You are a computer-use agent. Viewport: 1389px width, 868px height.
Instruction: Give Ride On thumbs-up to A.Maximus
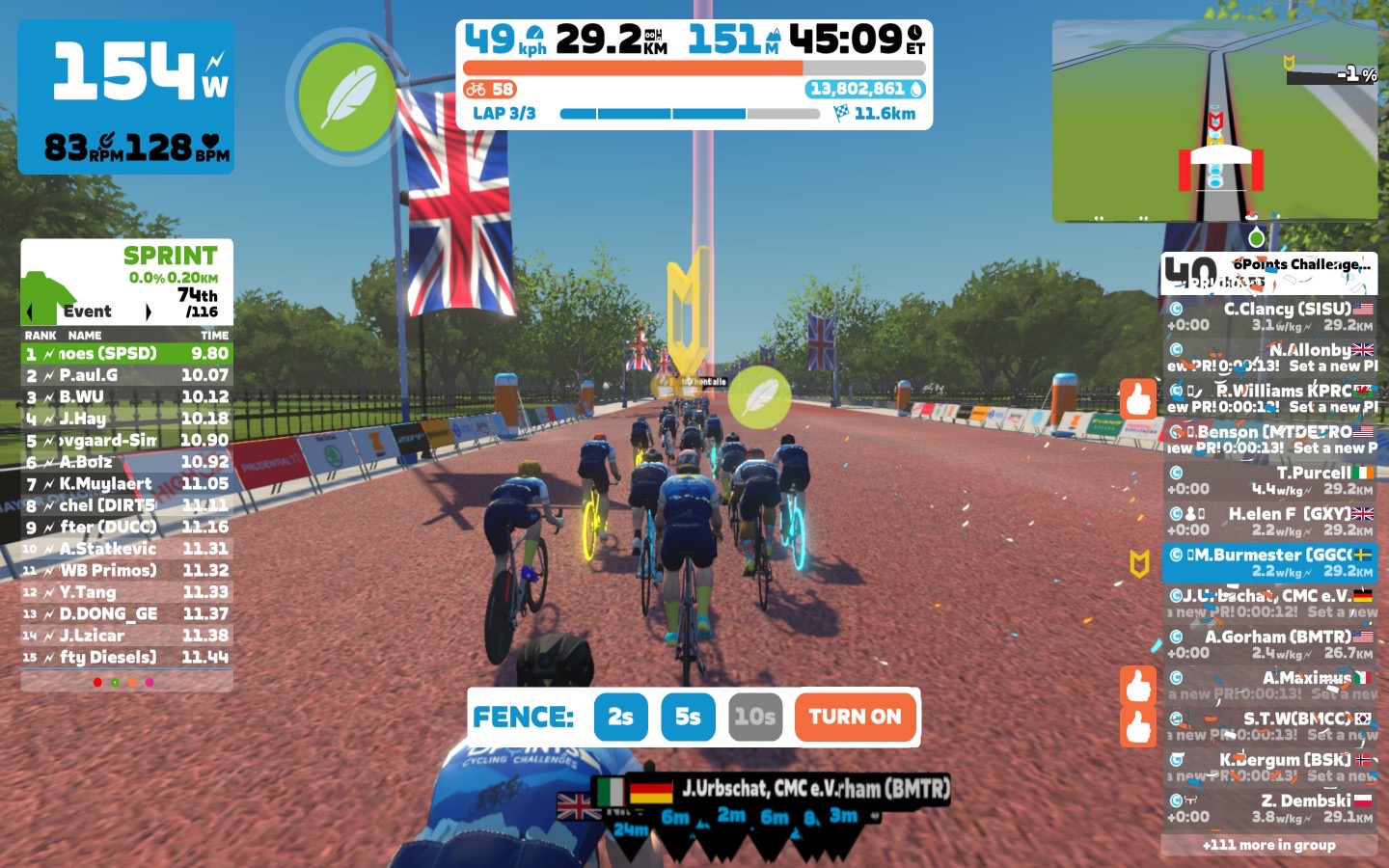pos(1138,686)
